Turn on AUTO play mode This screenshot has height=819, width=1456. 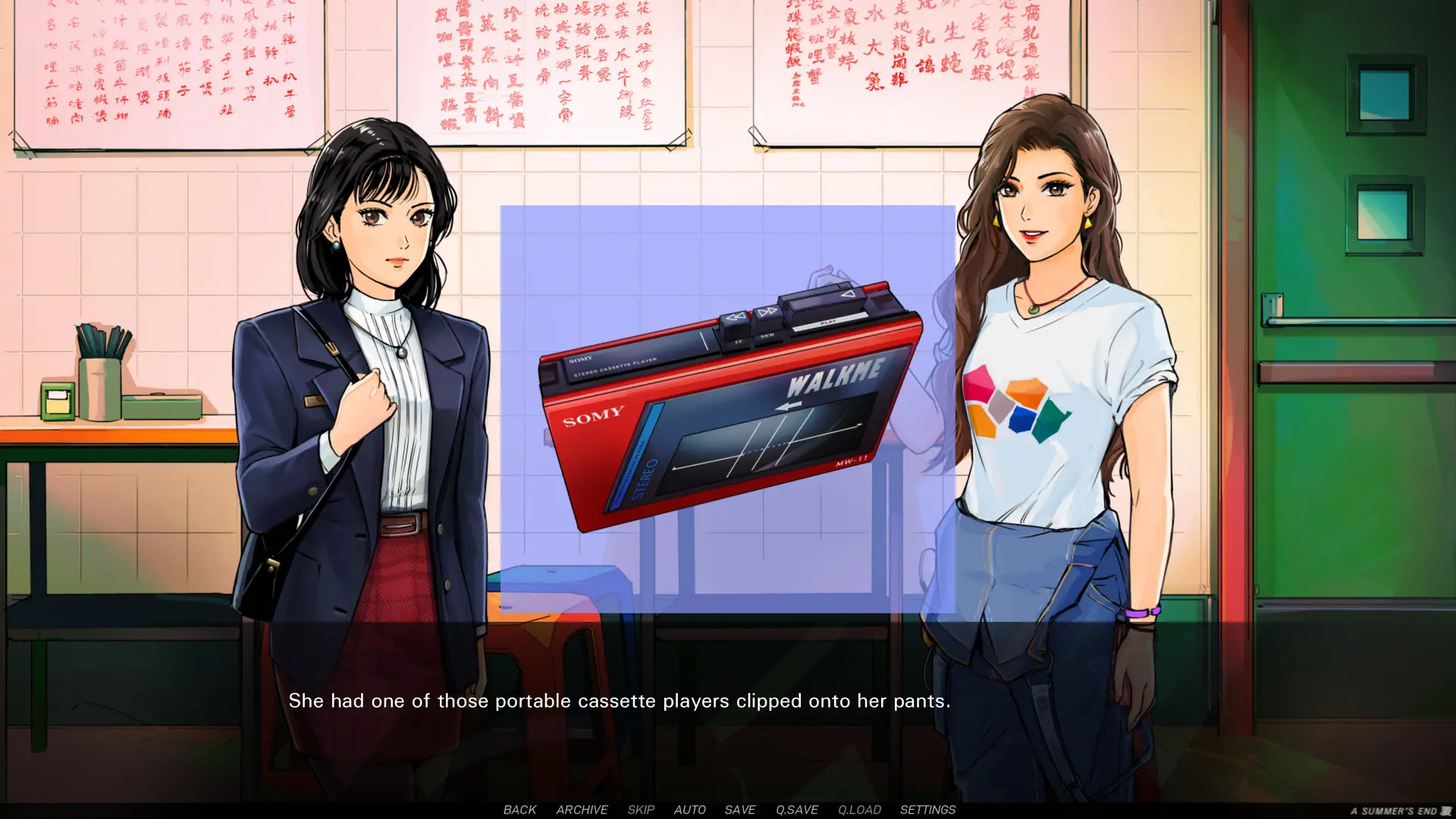pos(689,809)
